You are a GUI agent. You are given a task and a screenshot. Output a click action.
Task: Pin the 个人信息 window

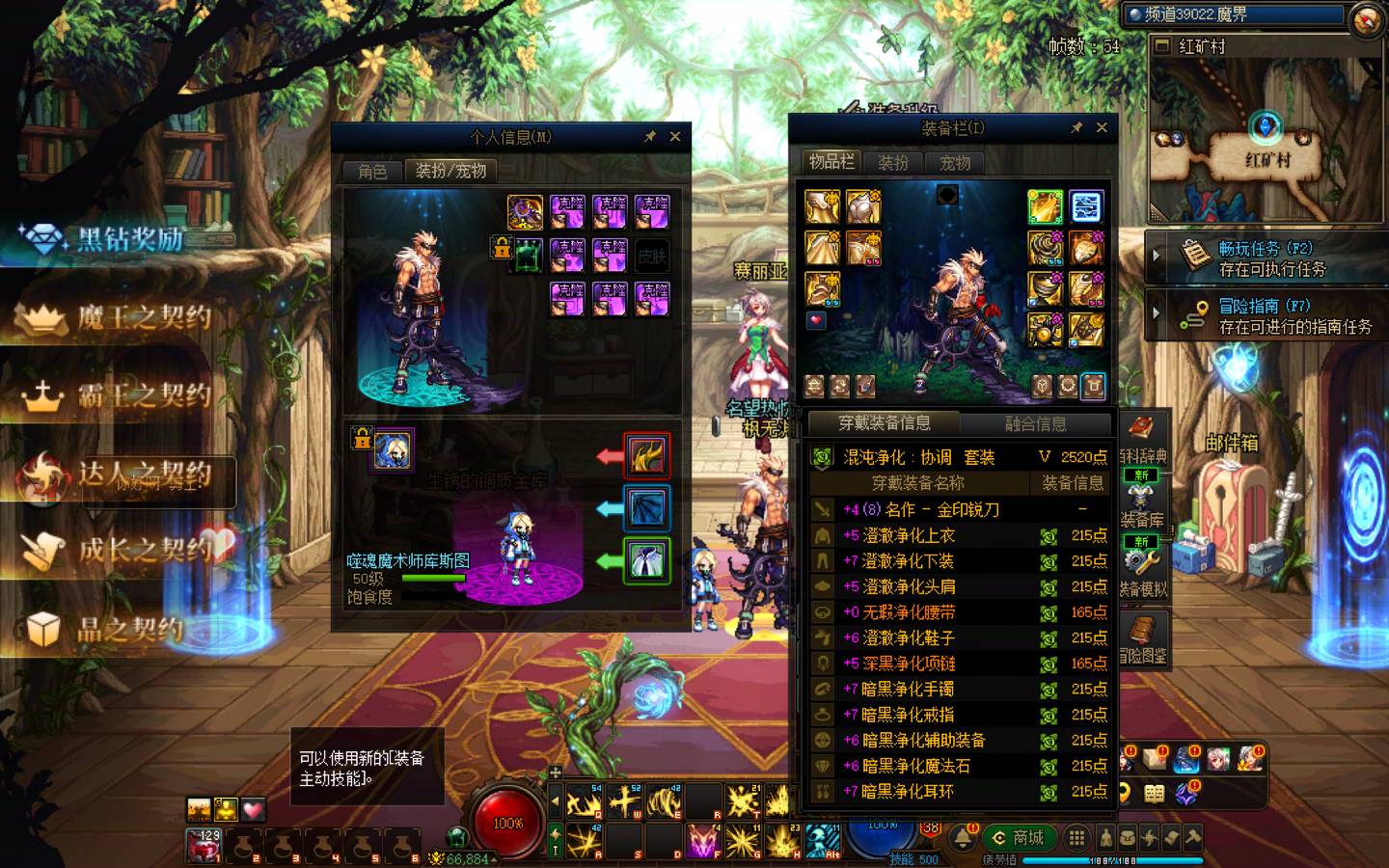tap(650, 137)
